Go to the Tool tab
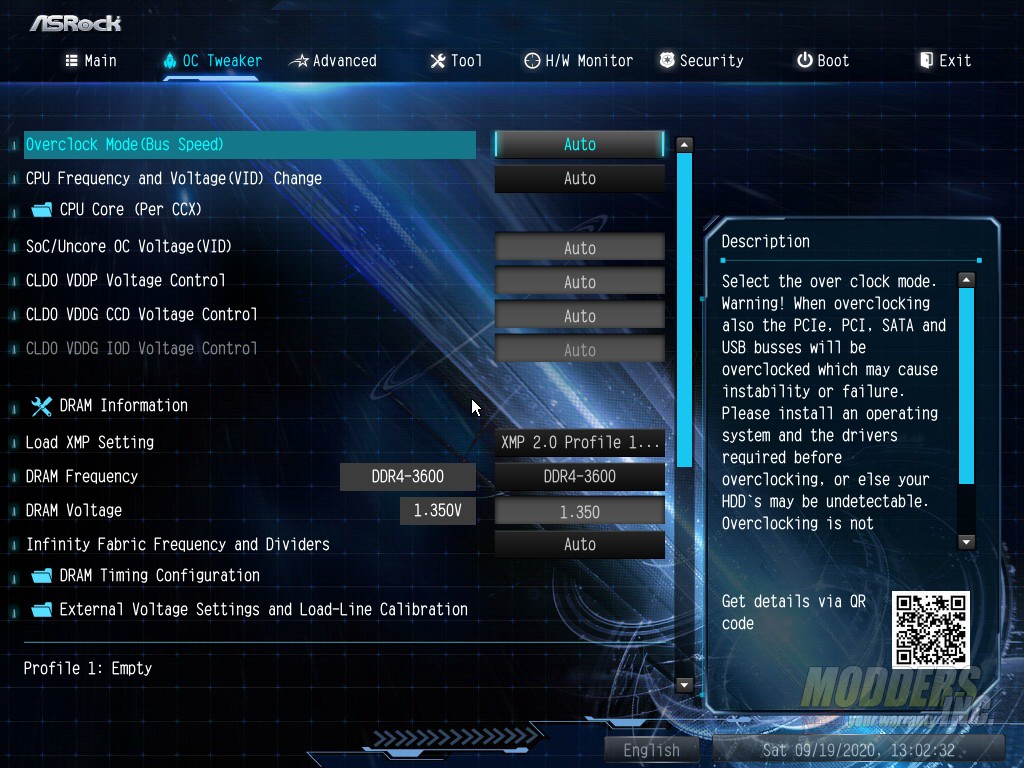The height and width of the screenshot is (768, 1024). pos(456,61)
